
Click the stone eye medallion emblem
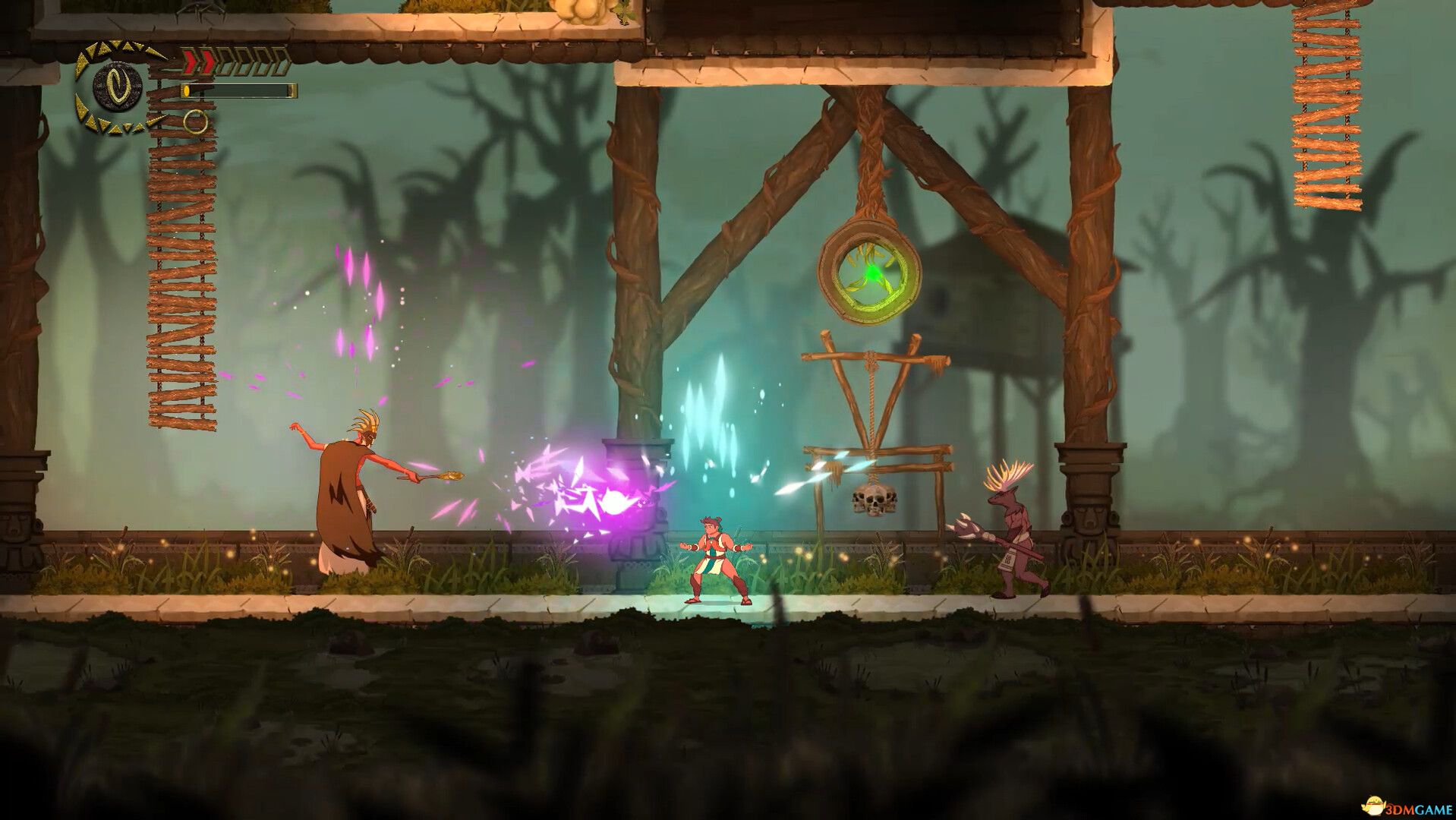[118, 89]
